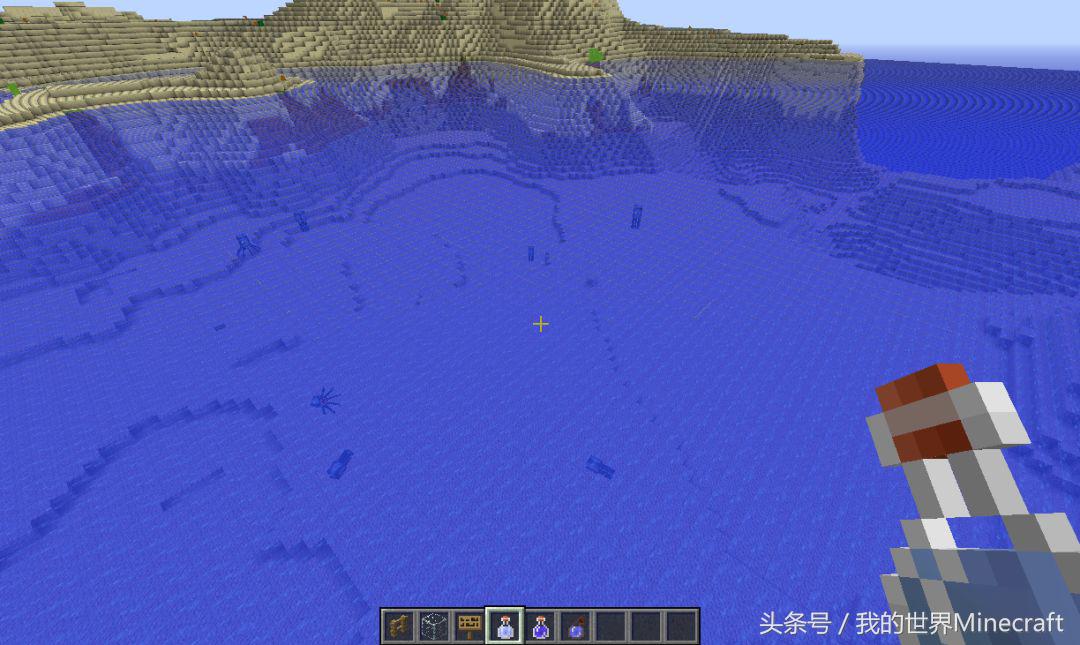1080x645 pixels.
Task: Select the wooden sign in the hotbar
Action: click(x=469, y=626)
